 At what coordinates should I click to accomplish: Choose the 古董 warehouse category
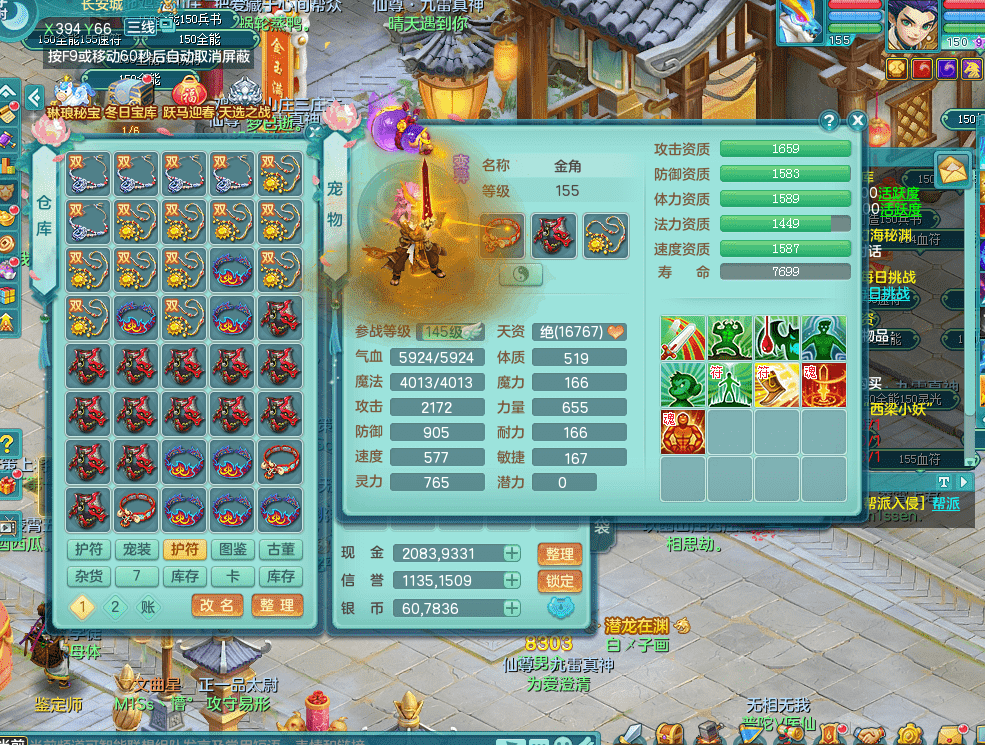pos(280,549)
